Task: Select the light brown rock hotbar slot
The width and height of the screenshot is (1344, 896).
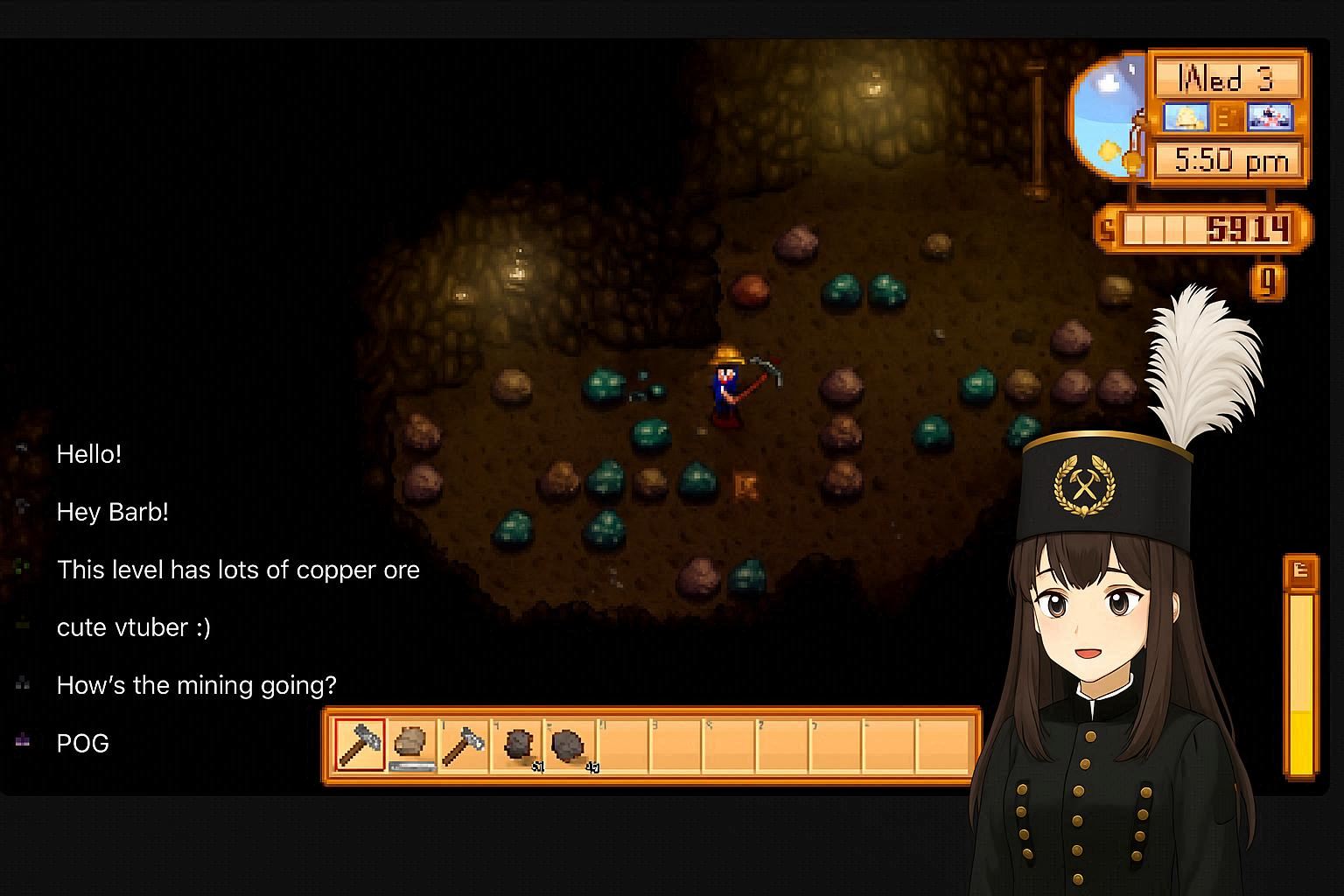Action: 411,745
